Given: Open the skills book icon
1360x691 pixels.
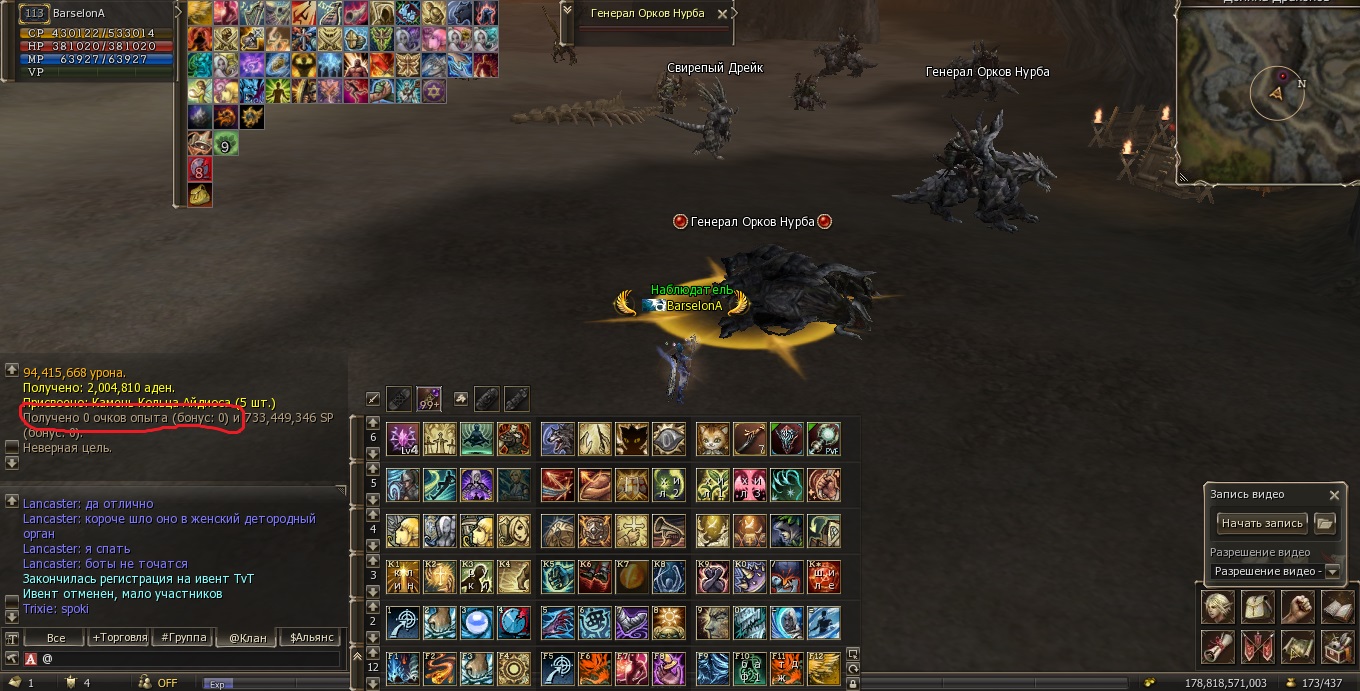Looking at the screenshot, I should [1337, 607].
